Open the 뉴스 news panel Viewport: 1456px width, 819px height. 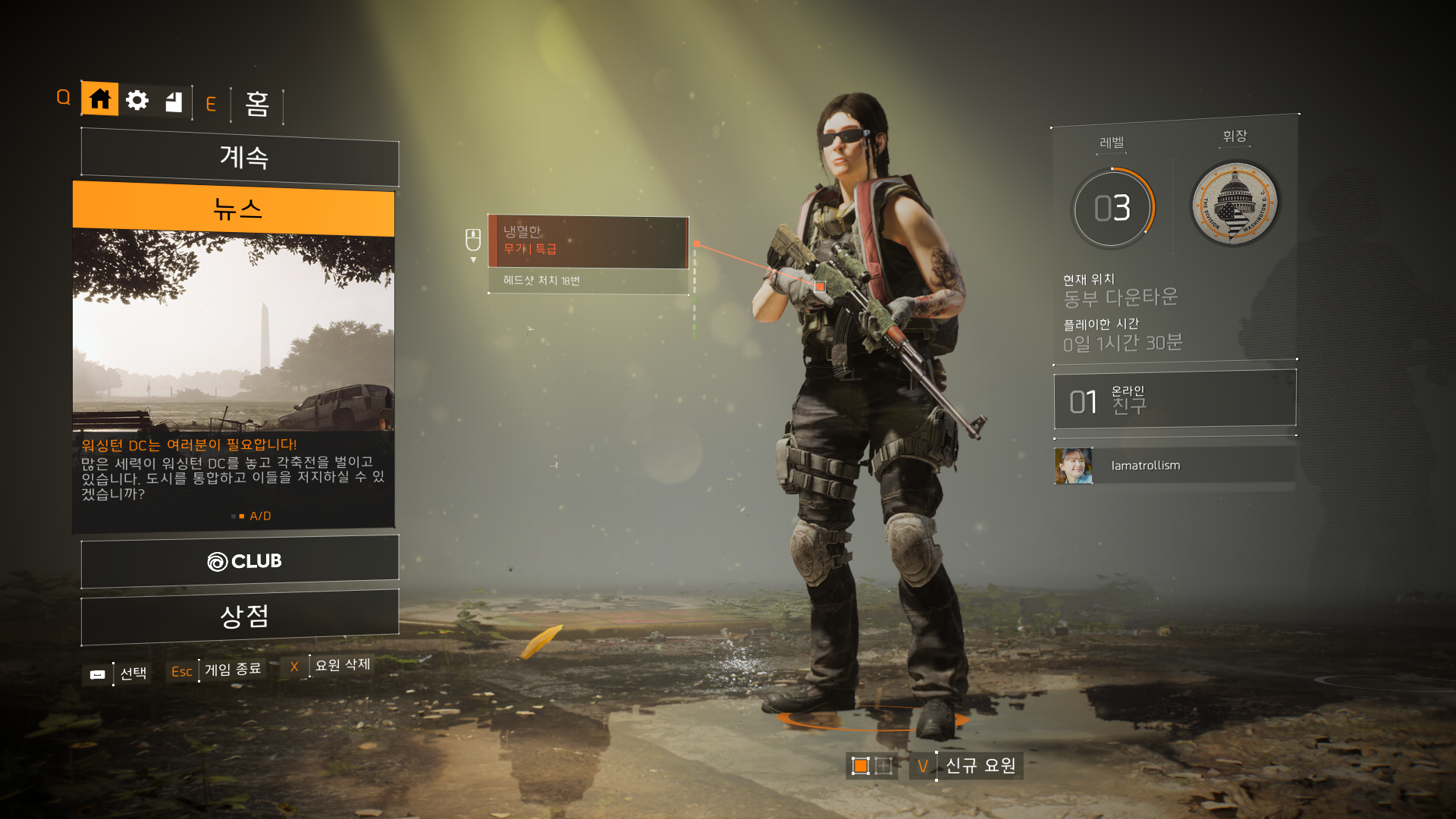(x=234, y=209)
